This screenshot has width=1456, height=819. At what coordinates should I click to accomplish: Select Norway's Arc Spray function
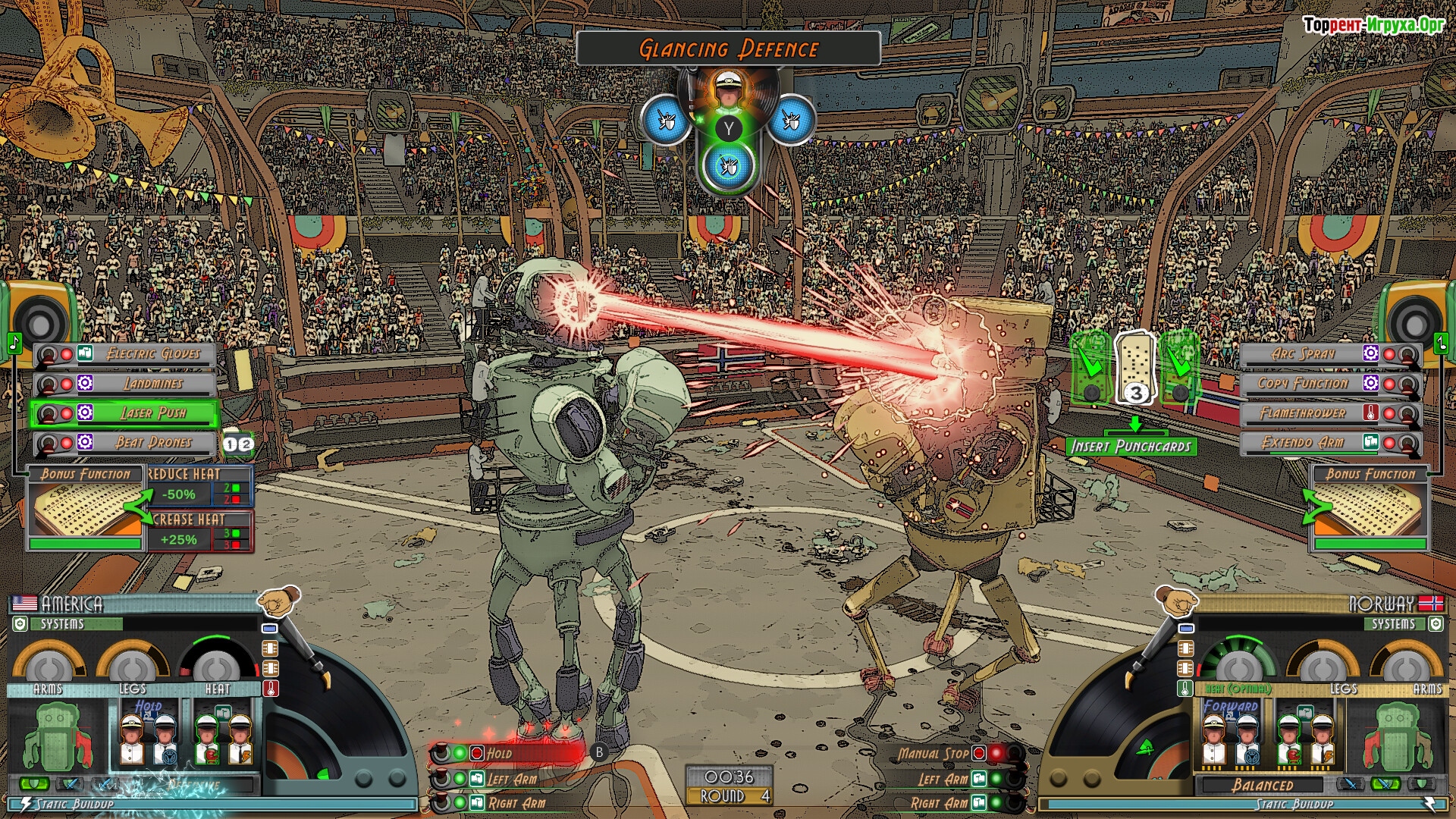tap(1303, 354)
